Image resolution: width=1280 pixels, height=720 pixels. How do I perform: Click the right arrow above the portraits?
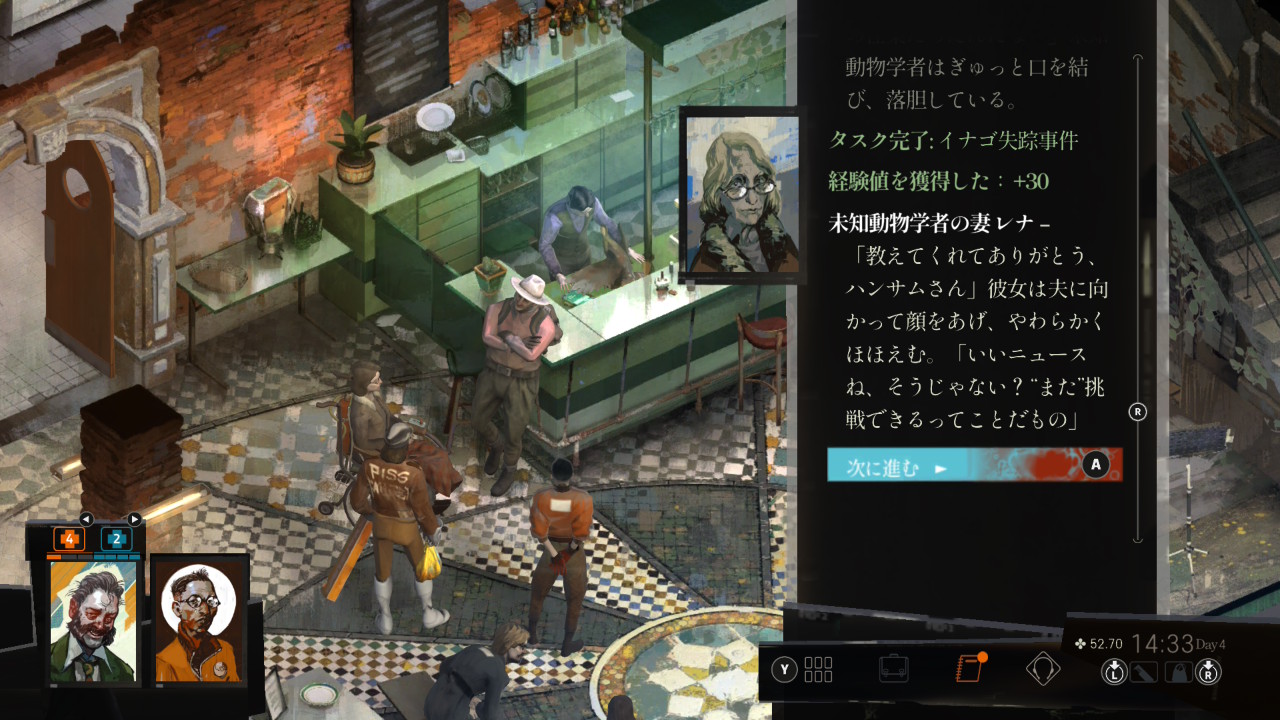click(x=134, y=519)
